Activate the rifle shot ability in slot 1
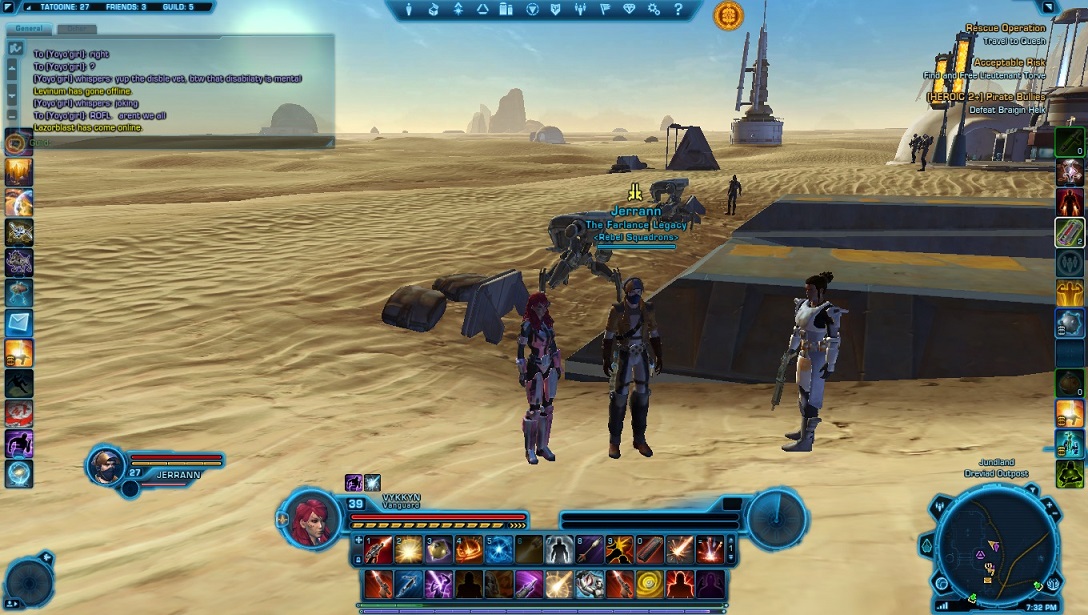 pos(378,549)
